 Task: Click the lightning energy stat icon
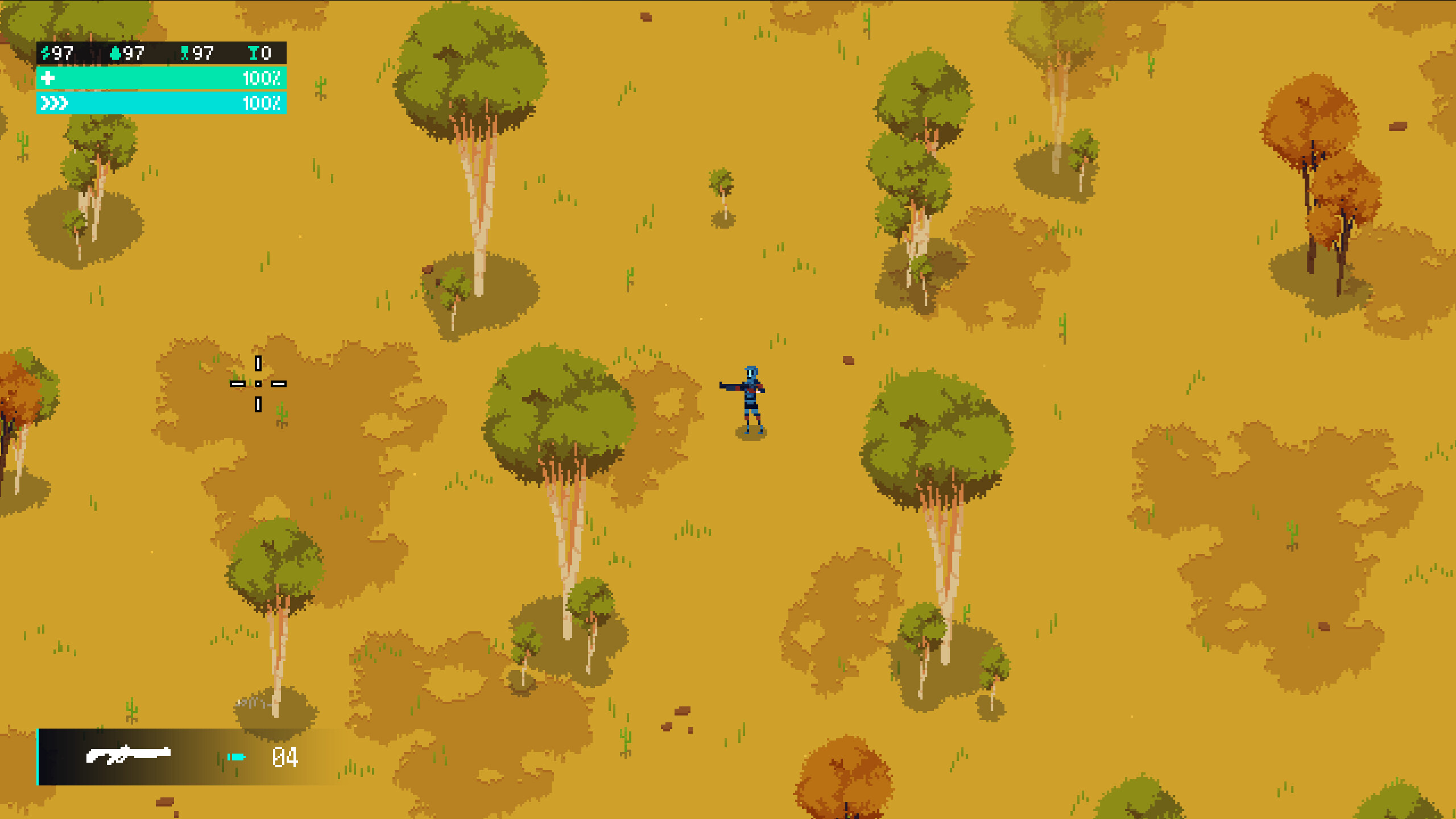pyautogui.click(x=47, y=54)
